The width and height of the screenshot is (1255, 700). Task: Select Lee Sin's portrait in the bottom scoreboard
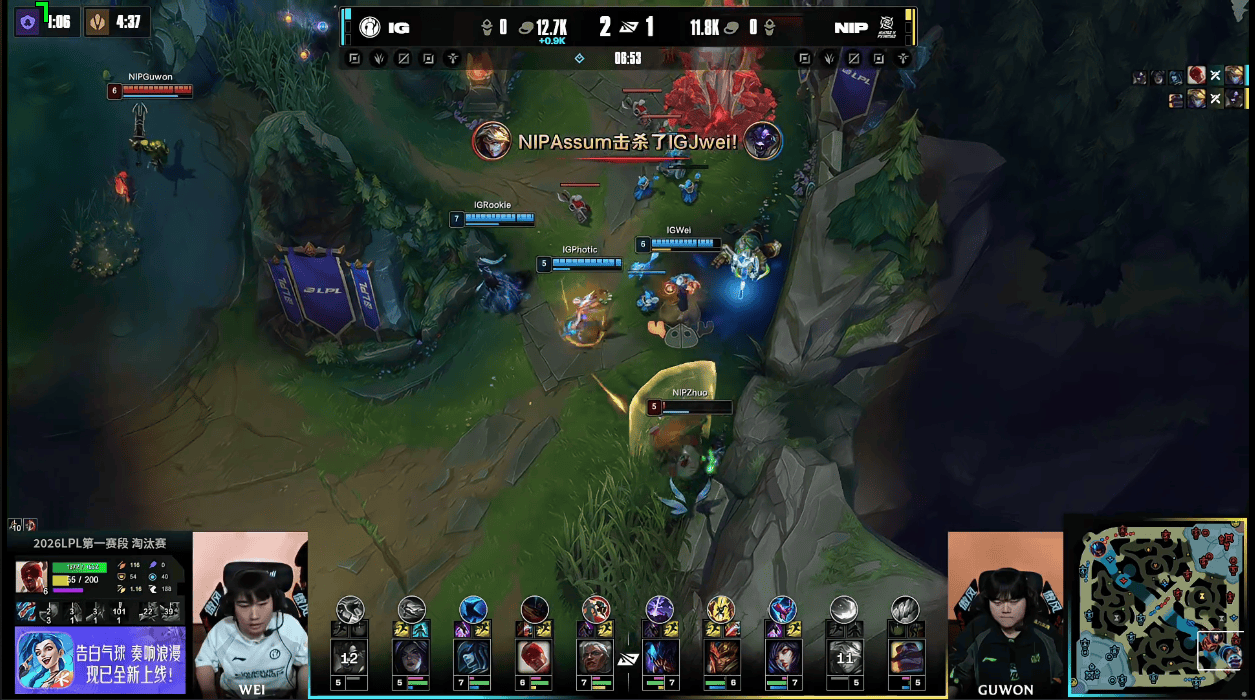click(x=534, y=656)
